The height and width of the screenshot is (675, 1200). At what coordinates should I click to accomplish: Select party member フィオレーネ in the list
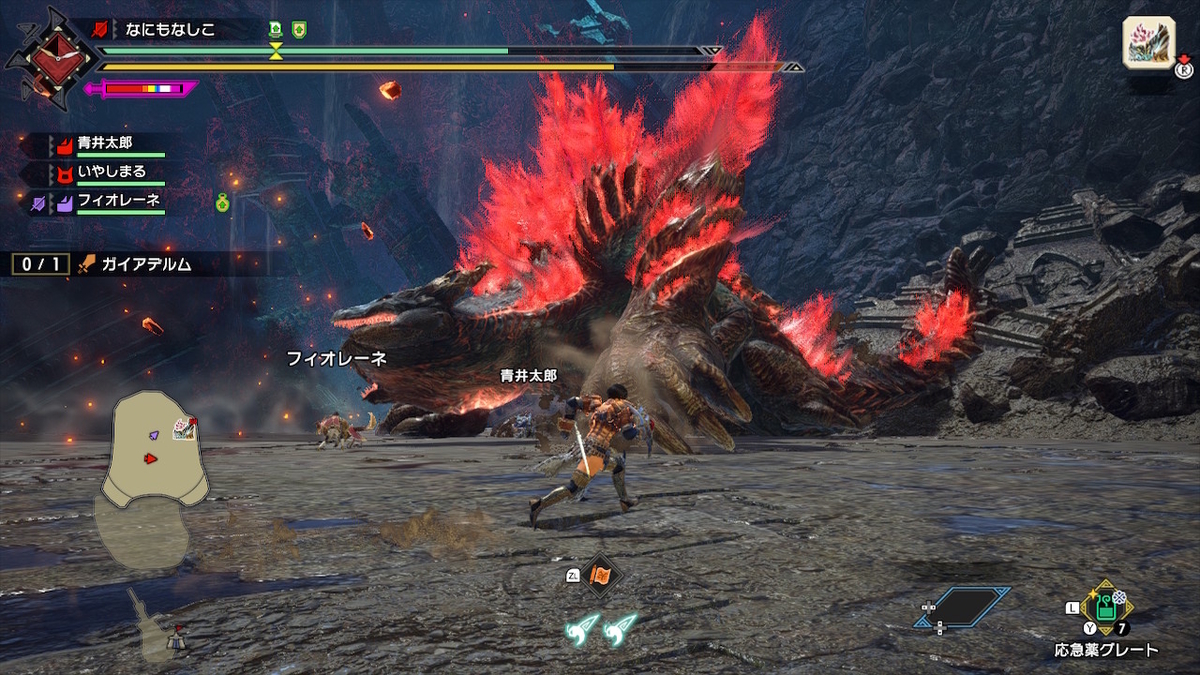[118, 201]
